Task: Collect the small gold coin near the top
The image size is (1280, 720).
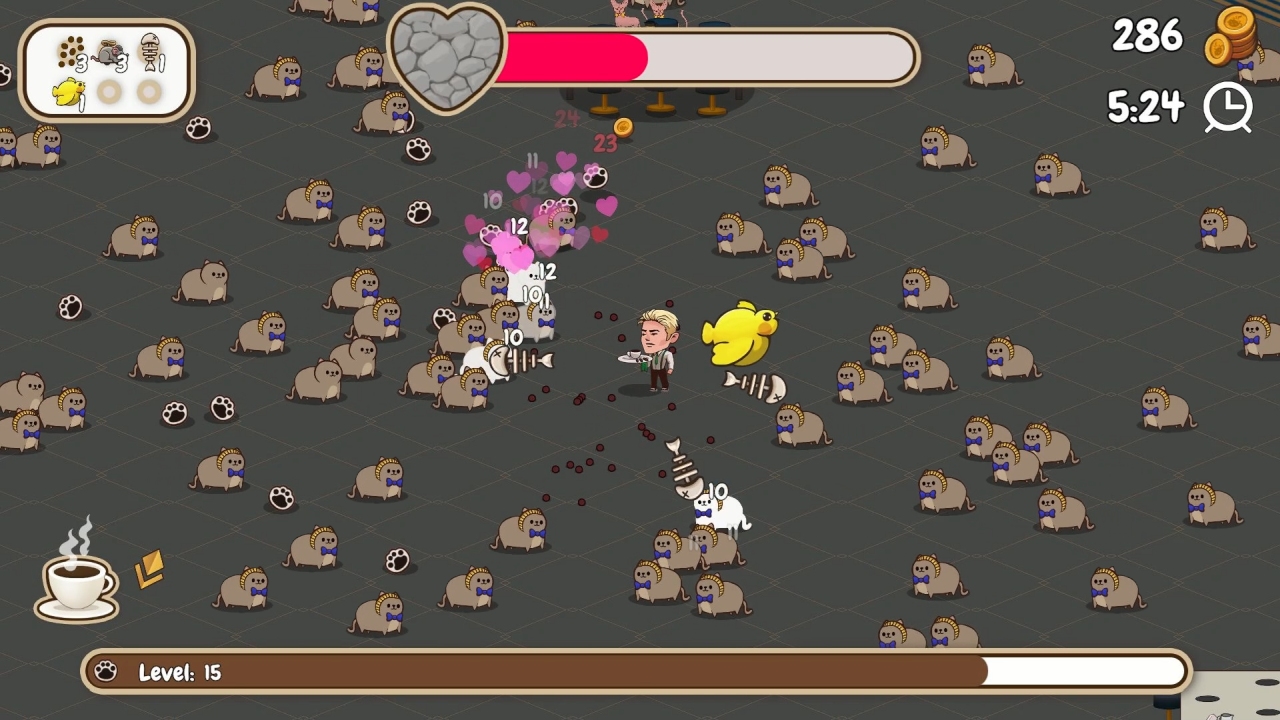Action: coord(622,127)
